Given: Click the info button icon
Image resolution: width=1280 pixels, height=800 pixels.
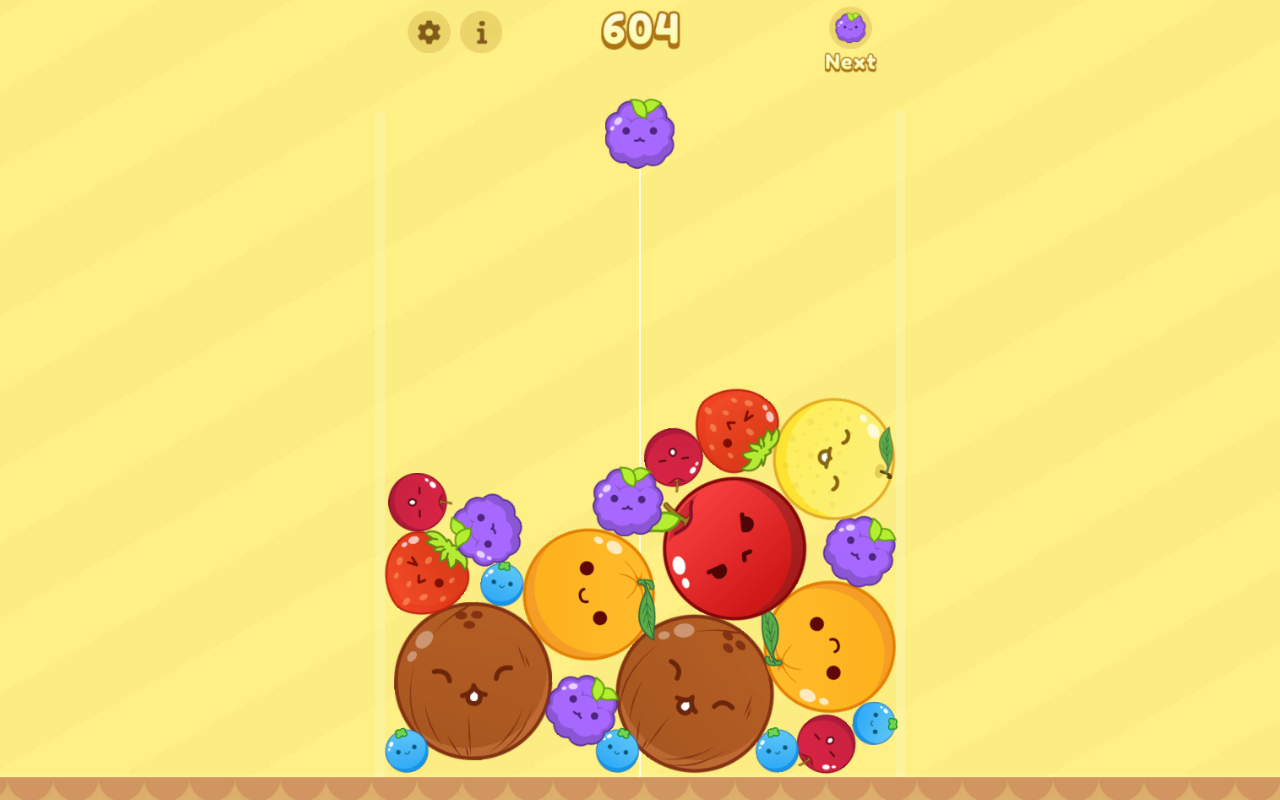Looking at the screenshot, I should [481, 32].
